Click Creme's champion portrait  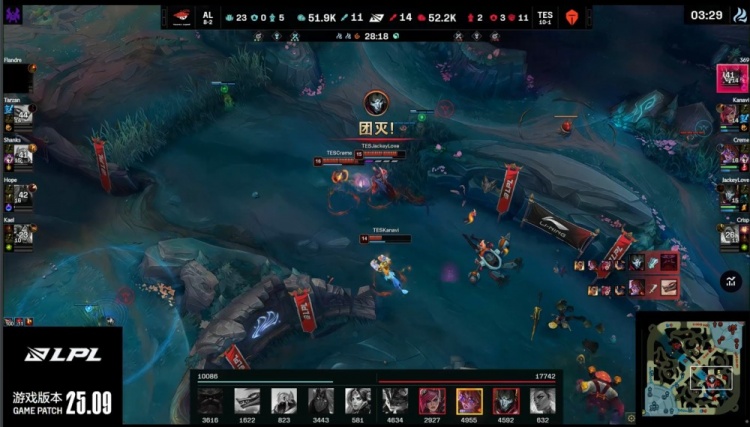(728, 155)
